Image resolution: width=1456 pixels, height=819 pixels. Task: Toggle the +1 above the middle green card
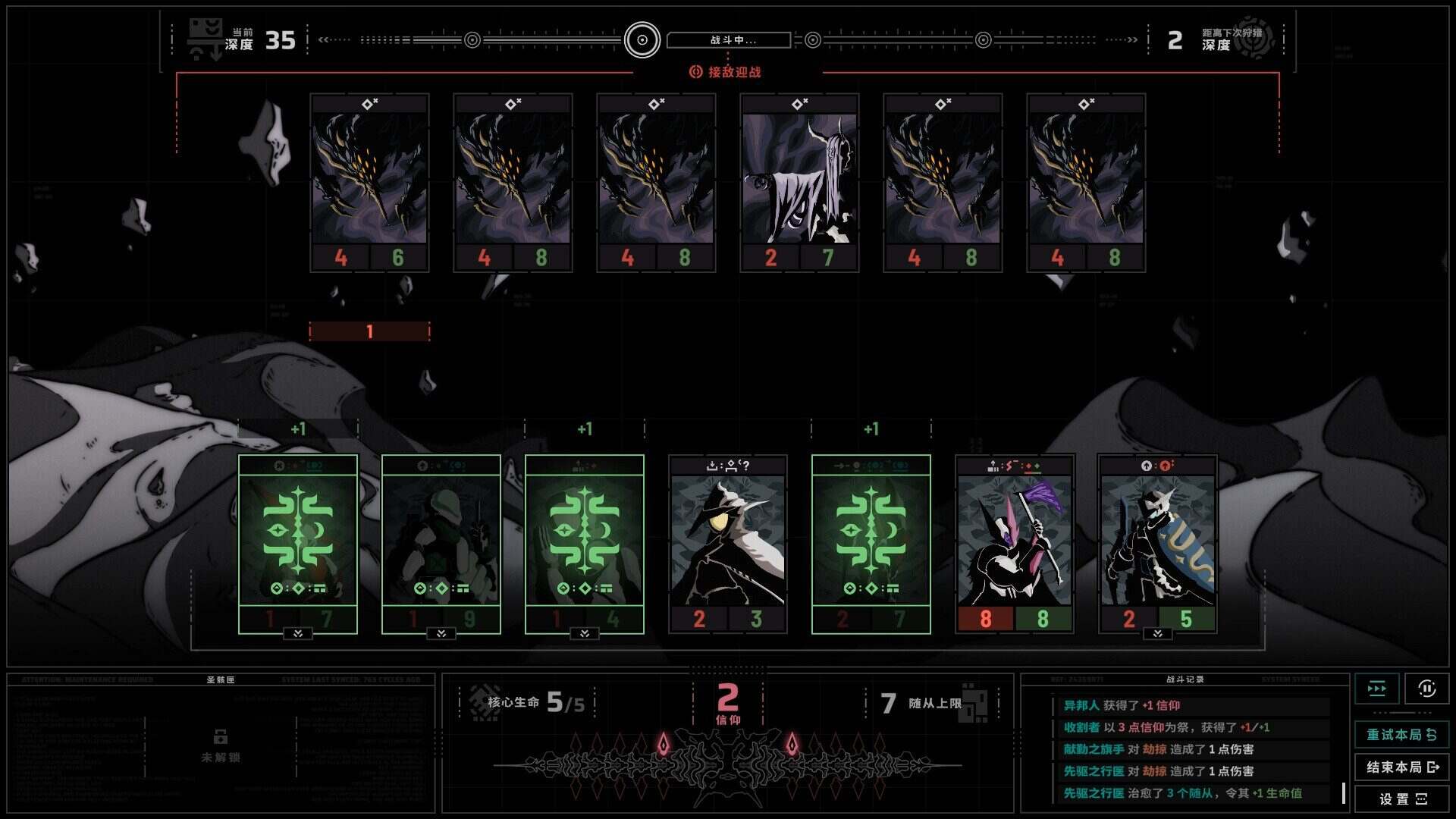[x=584, y=428]
